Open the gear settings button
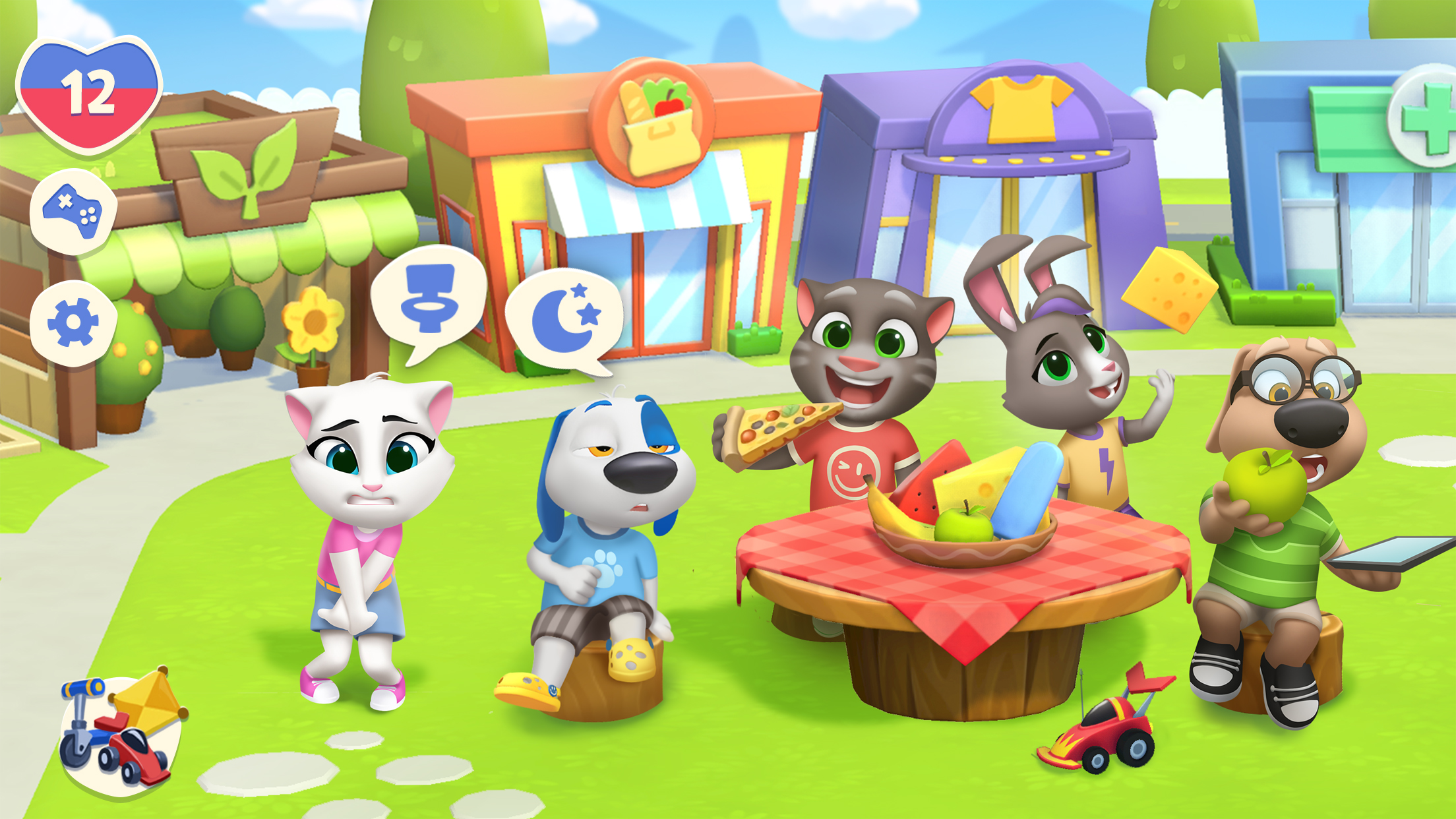Screen dimensions: 1456x819 73,322
